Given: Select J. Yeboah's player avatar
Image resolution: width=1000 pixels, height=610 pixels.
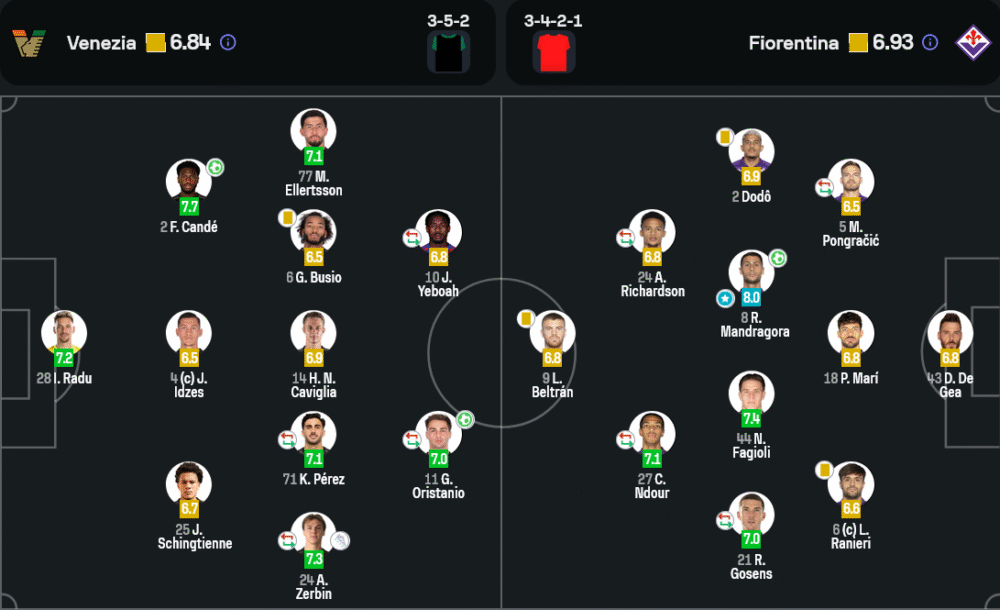Looking at the screenshot, I should (x=437, y=233).
